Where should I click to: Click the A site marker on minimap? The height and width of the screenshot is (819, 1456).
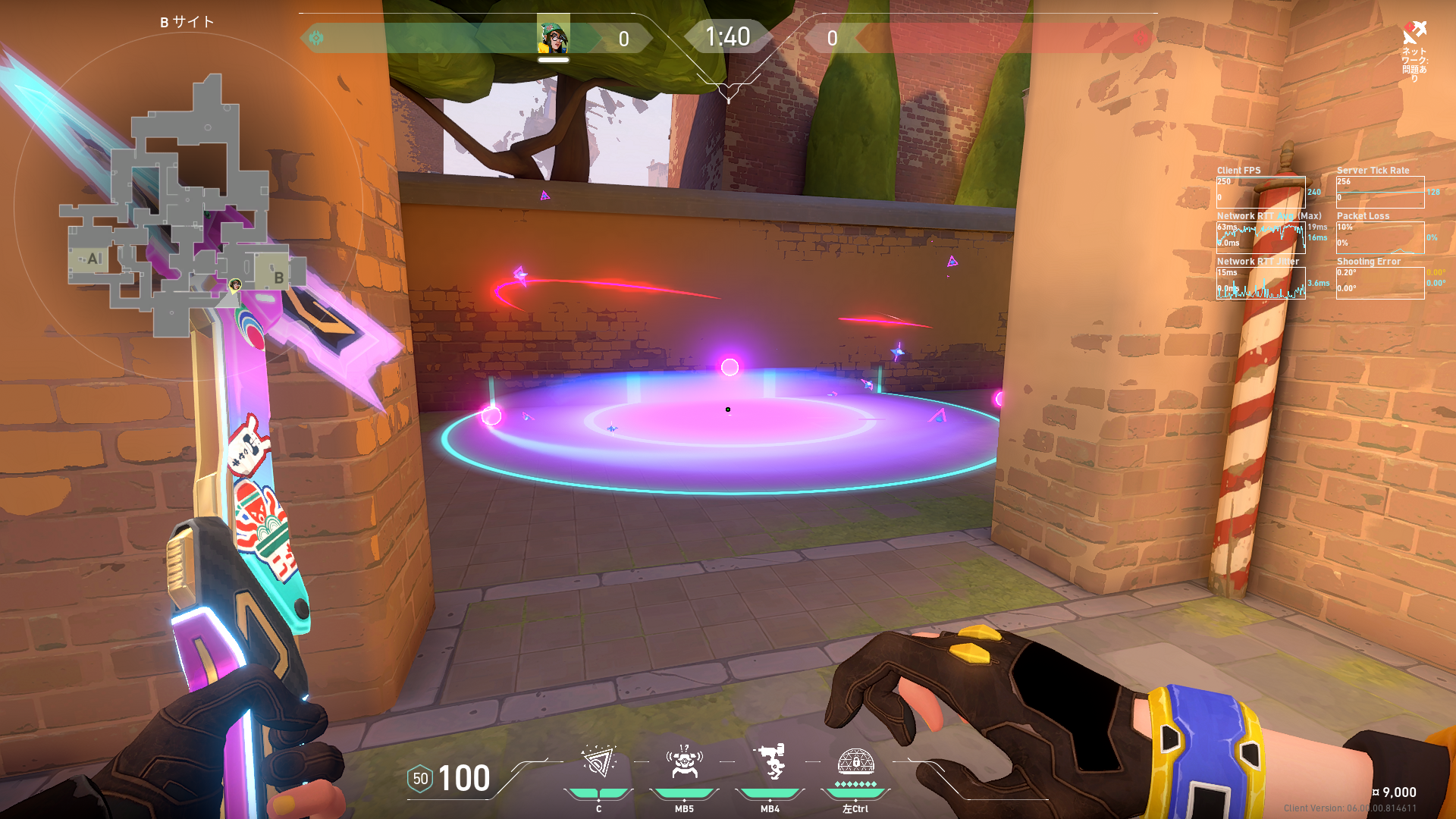point(94,259)
